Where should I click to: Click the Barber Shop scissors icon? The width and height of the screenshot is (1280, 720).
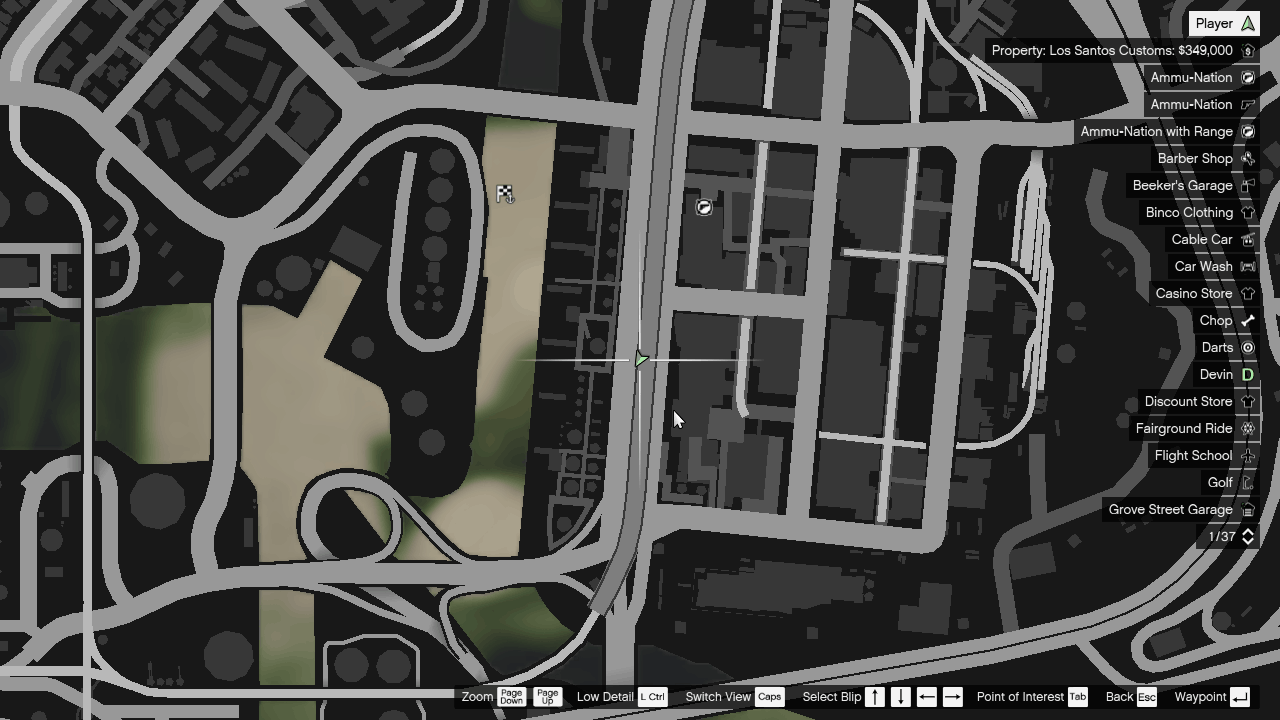1247,158
